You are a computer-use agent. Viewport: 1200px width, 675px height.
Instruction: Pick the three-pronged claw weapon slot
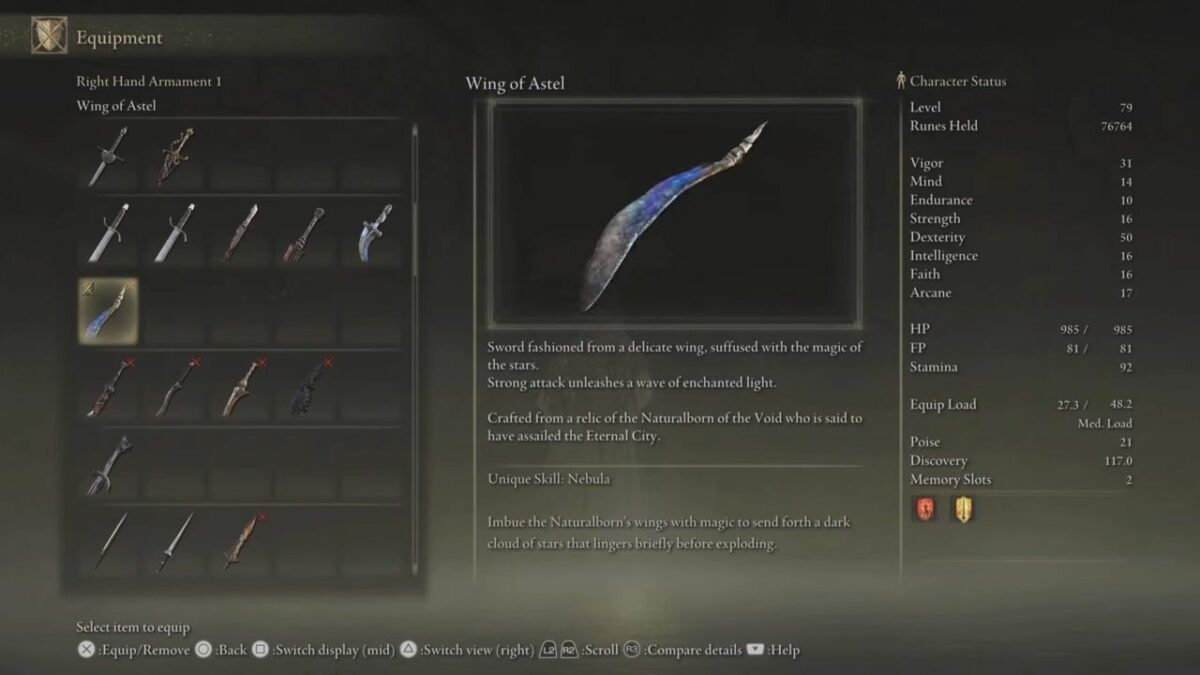108,466
